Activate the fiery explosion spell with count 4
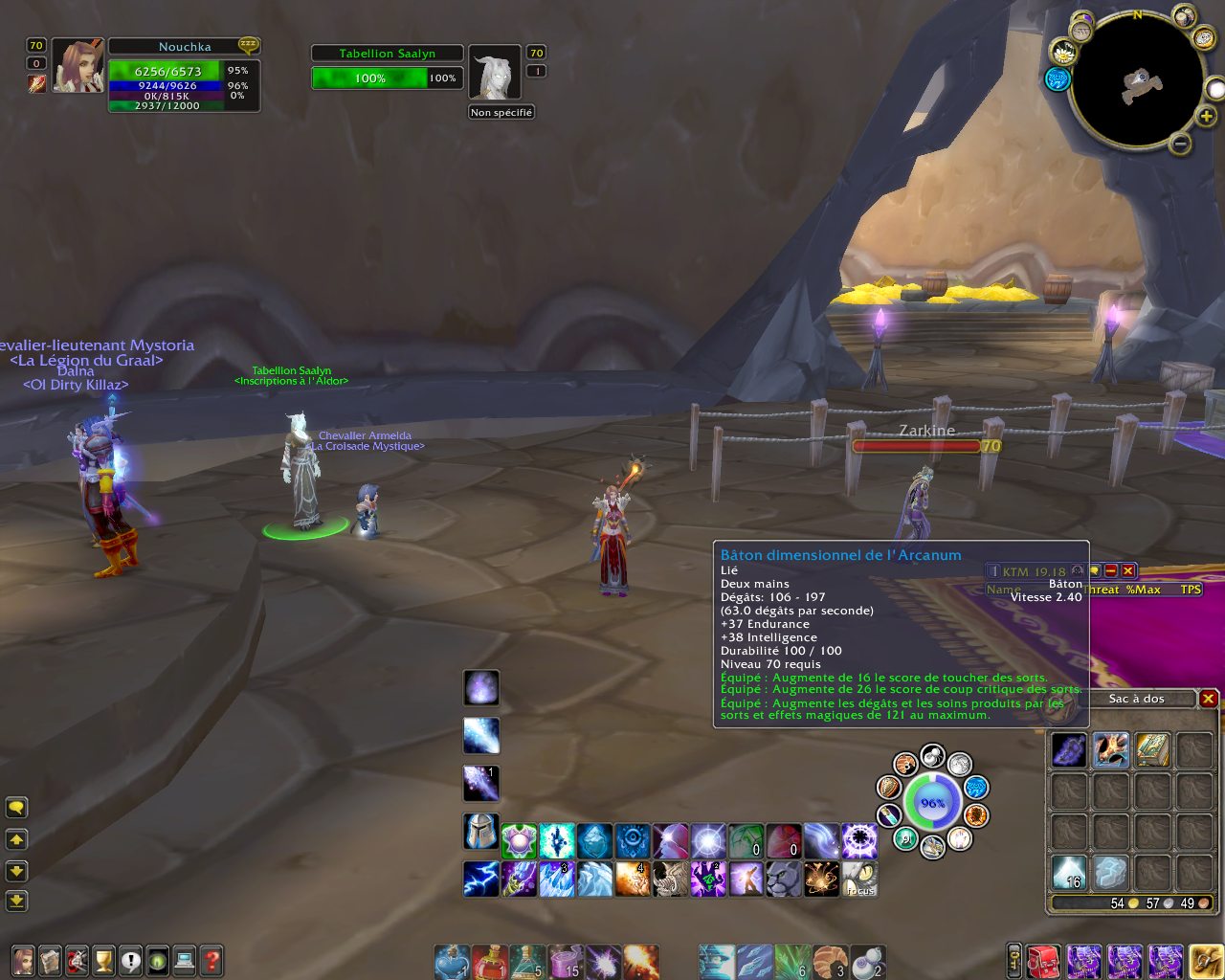 [633, 879]
